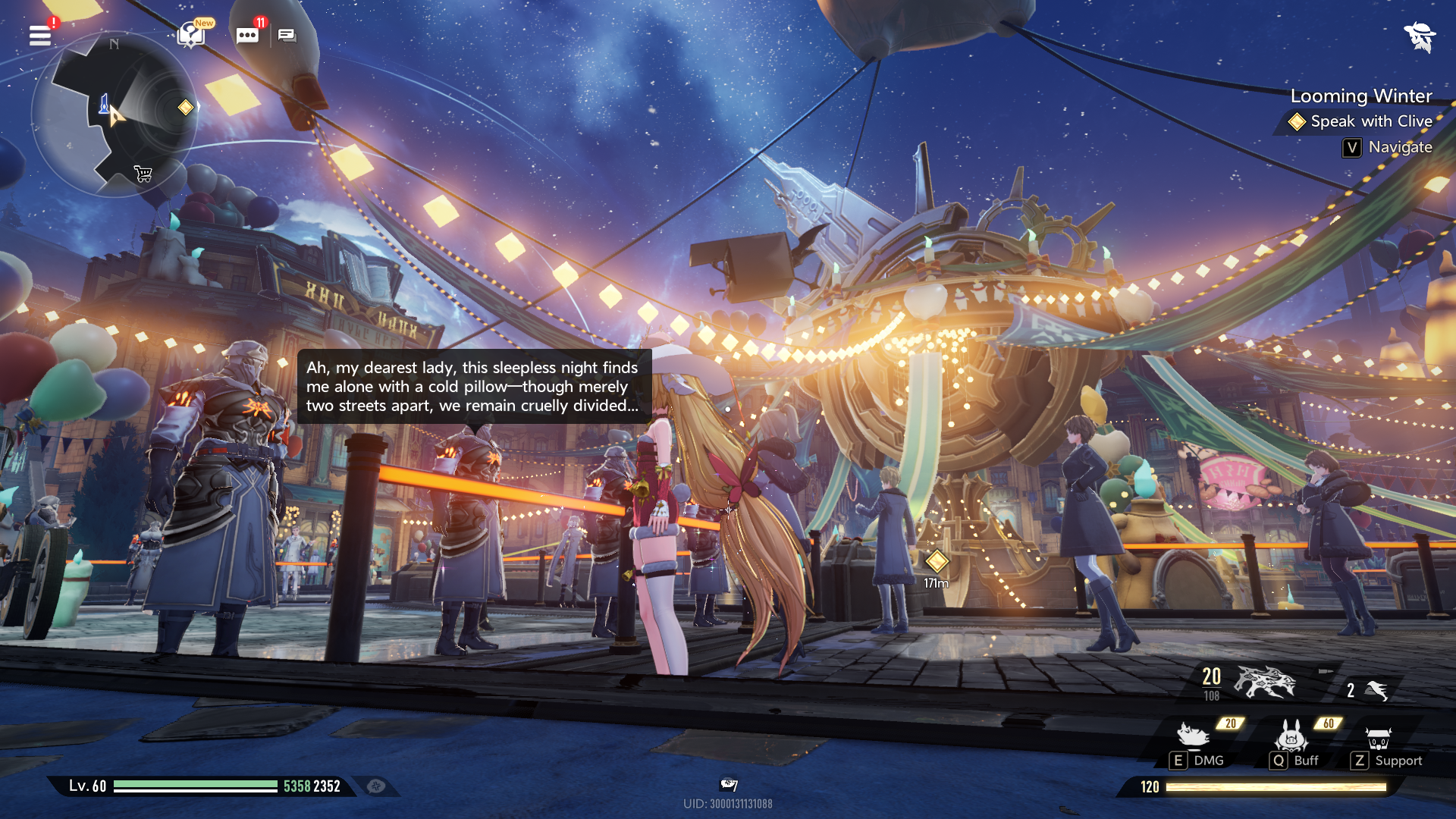Open the small dialogue log icon
This screenshot has width=1456, height=819.
pyautogui.click(x=287, y=35)
